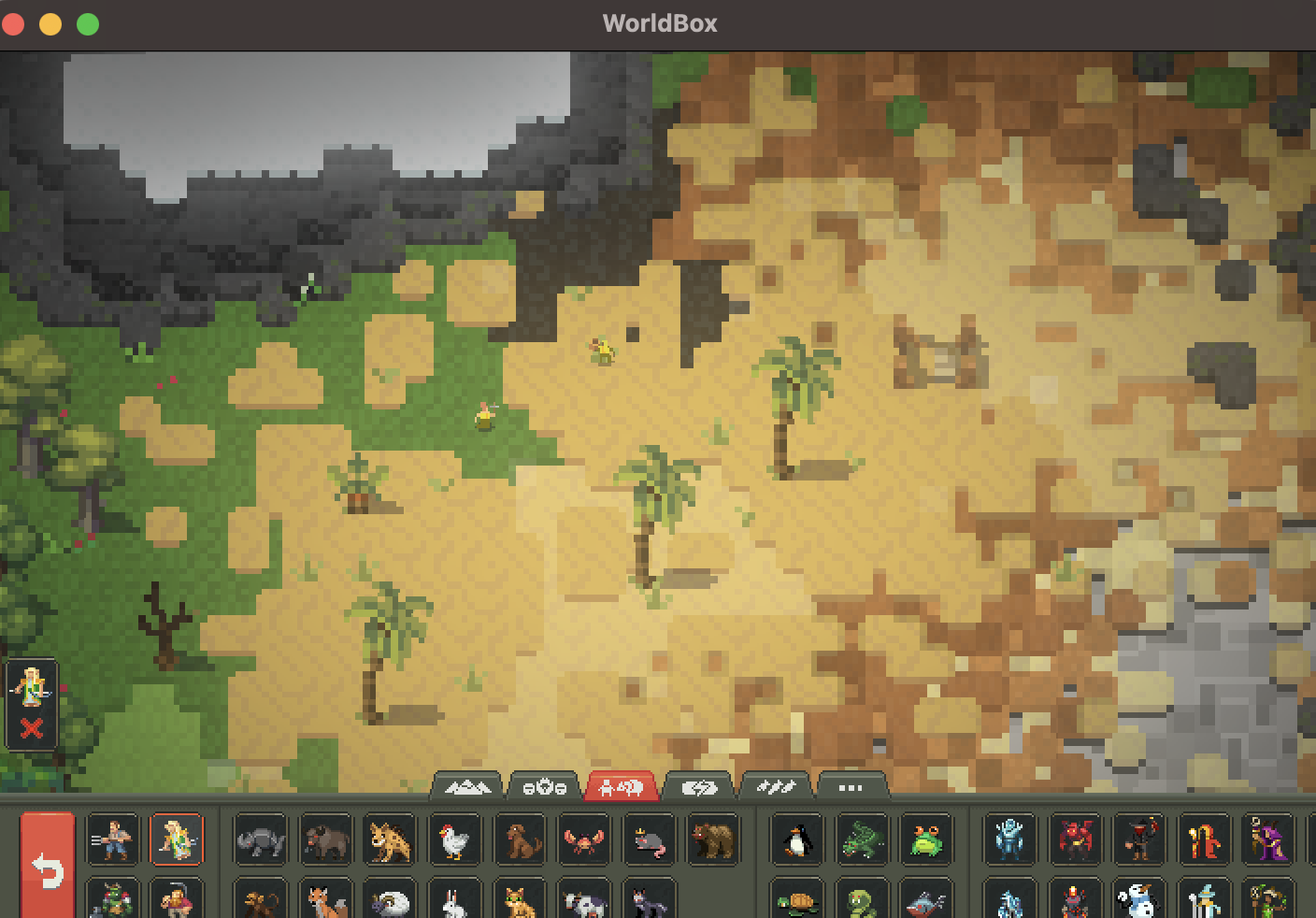Toggle the human race spawner on
The width and height of the screenshot is (1316, 918).
(x=110, y=840)
